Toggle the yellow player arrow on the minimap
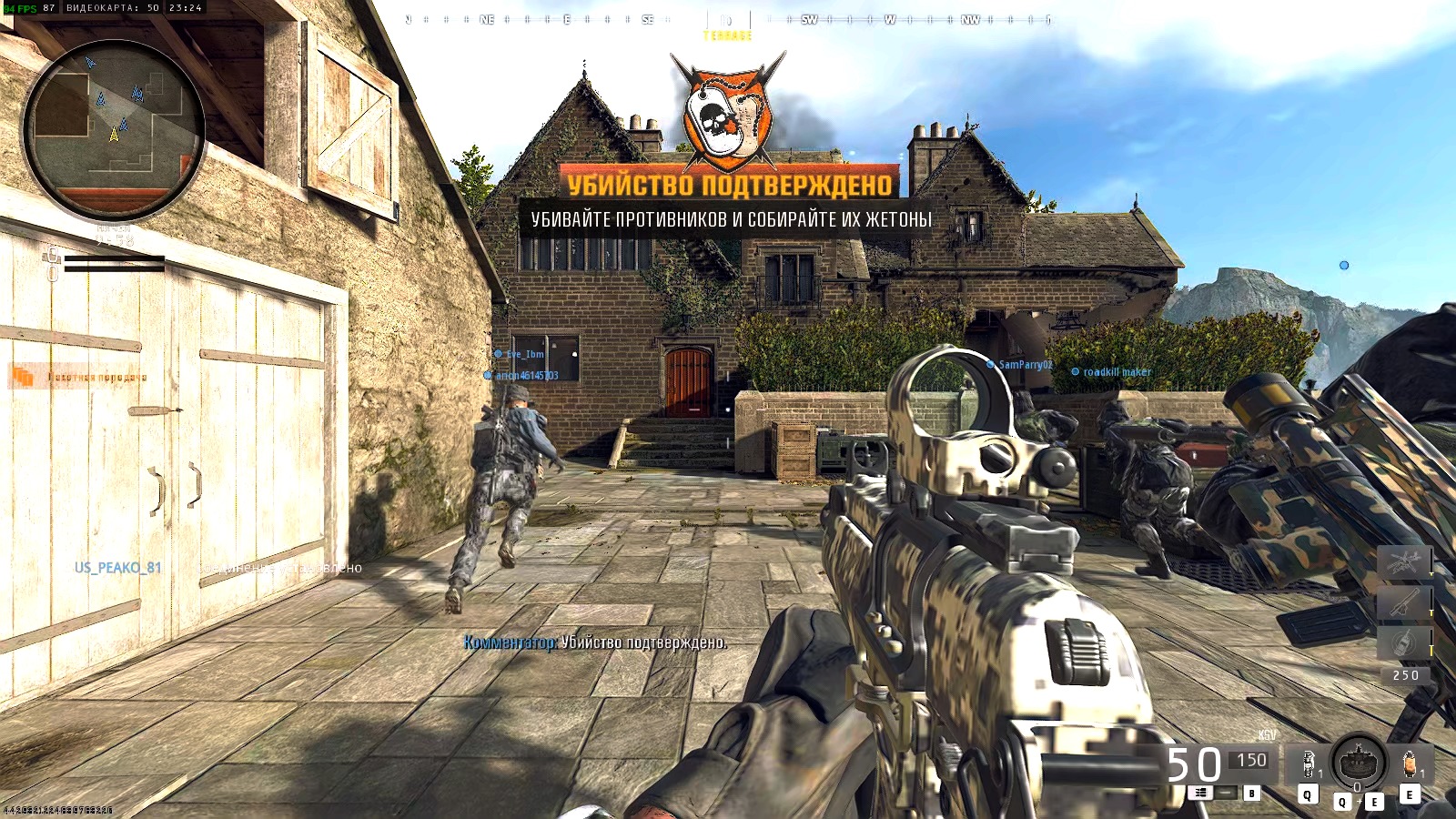 tap(114, 132)
